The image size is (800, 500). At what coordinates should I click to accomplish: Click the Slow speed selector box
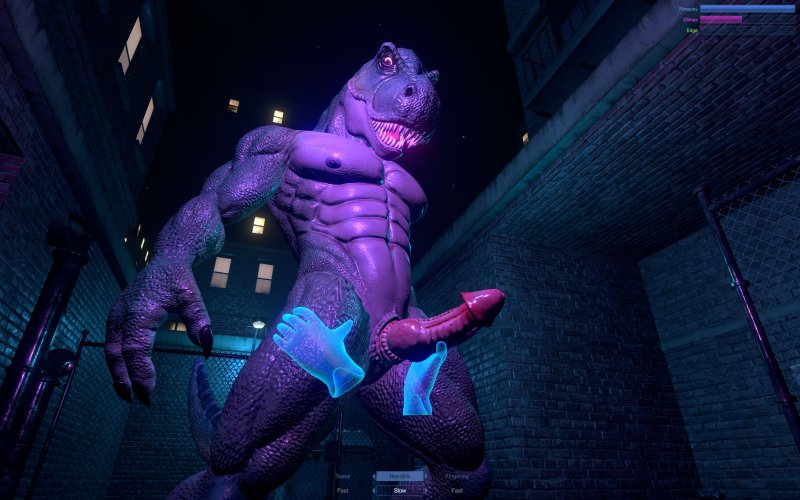tap(400, 491)
